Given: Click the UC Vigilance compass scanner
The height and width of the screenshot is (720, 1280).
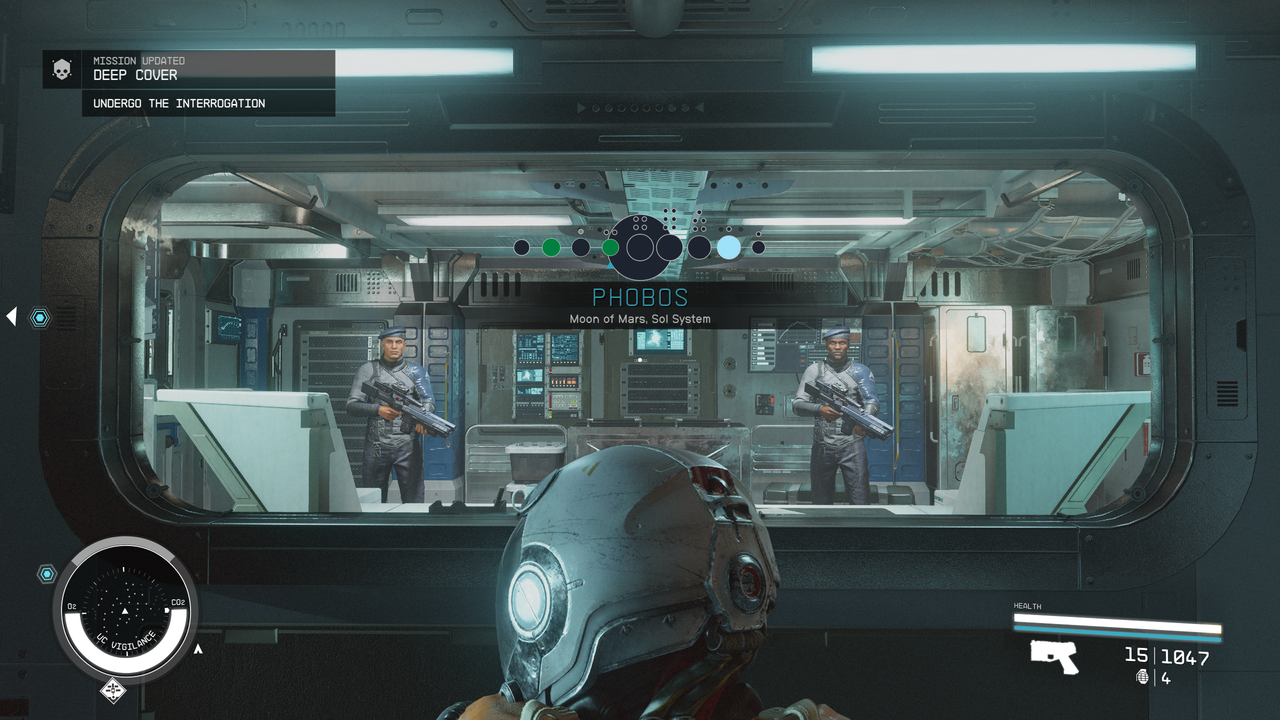Looking at the screenshot, I should point(125,610).
